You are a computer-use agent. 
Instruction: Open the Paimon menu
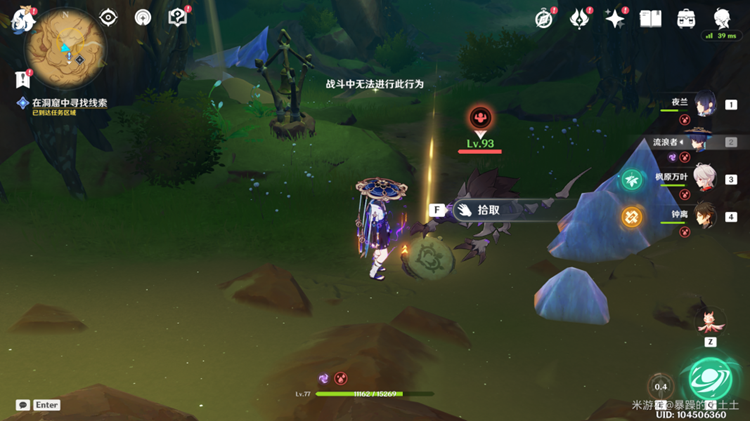[22, 18]
